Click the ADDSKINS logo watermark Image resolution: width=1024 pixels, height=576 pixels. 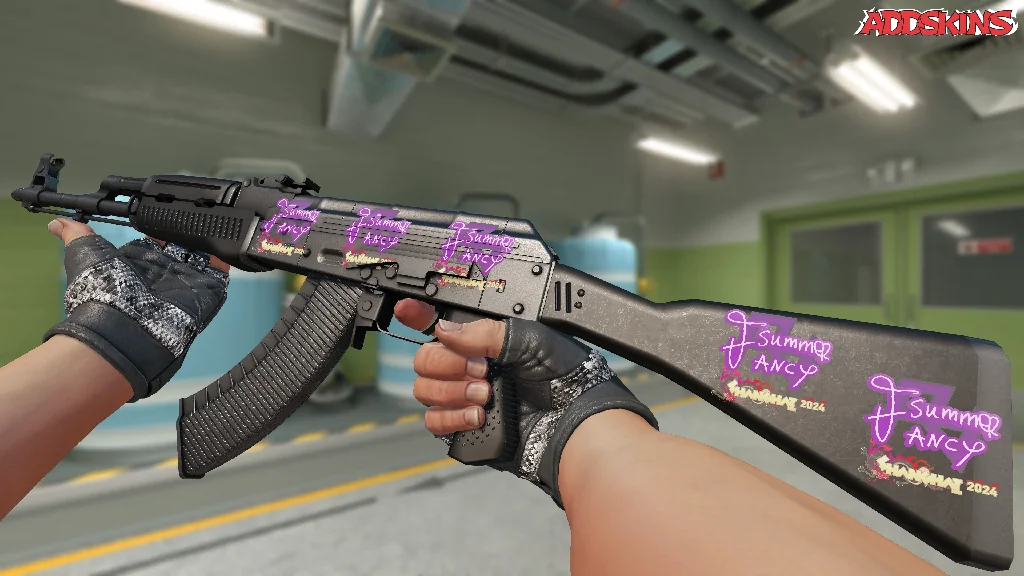[x=938, y=23]
